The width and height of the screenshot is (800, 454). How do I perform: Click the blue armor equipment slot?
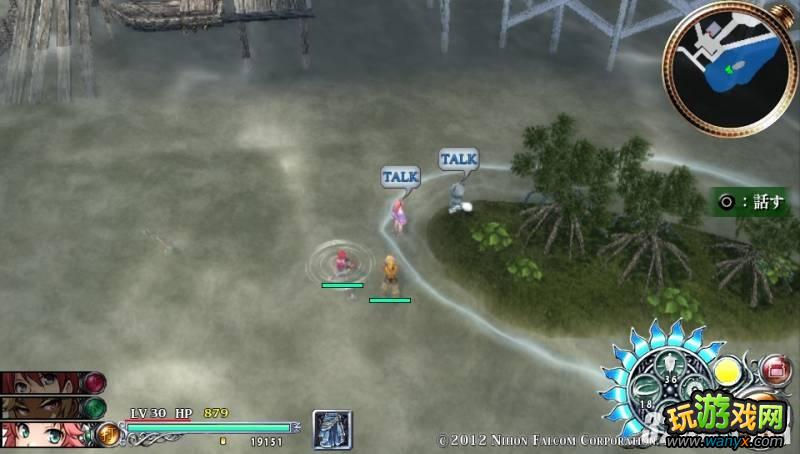pyautogui.click(x=329, y=429)
